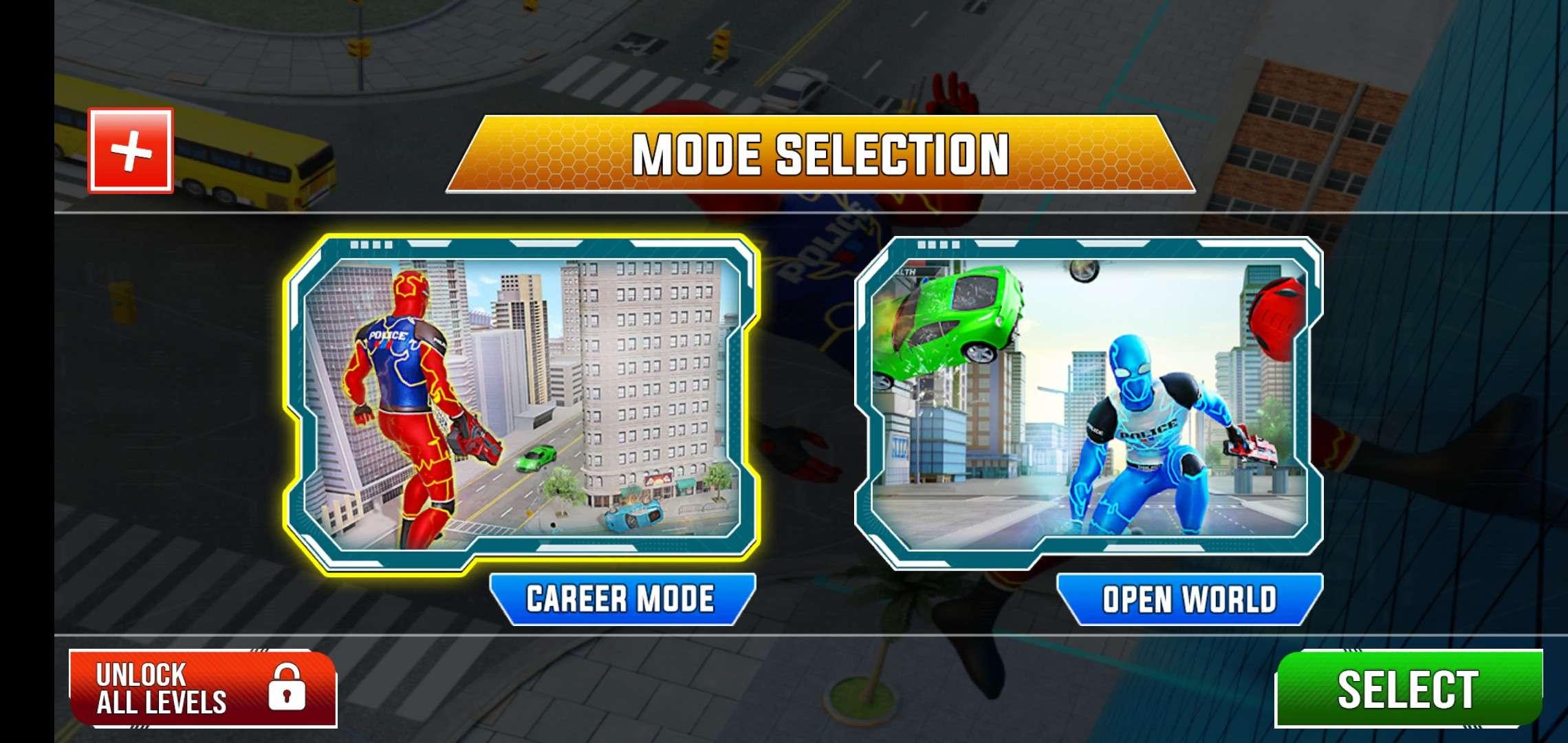Tap the Unlock All Levels button

click(x=202, y=689)
